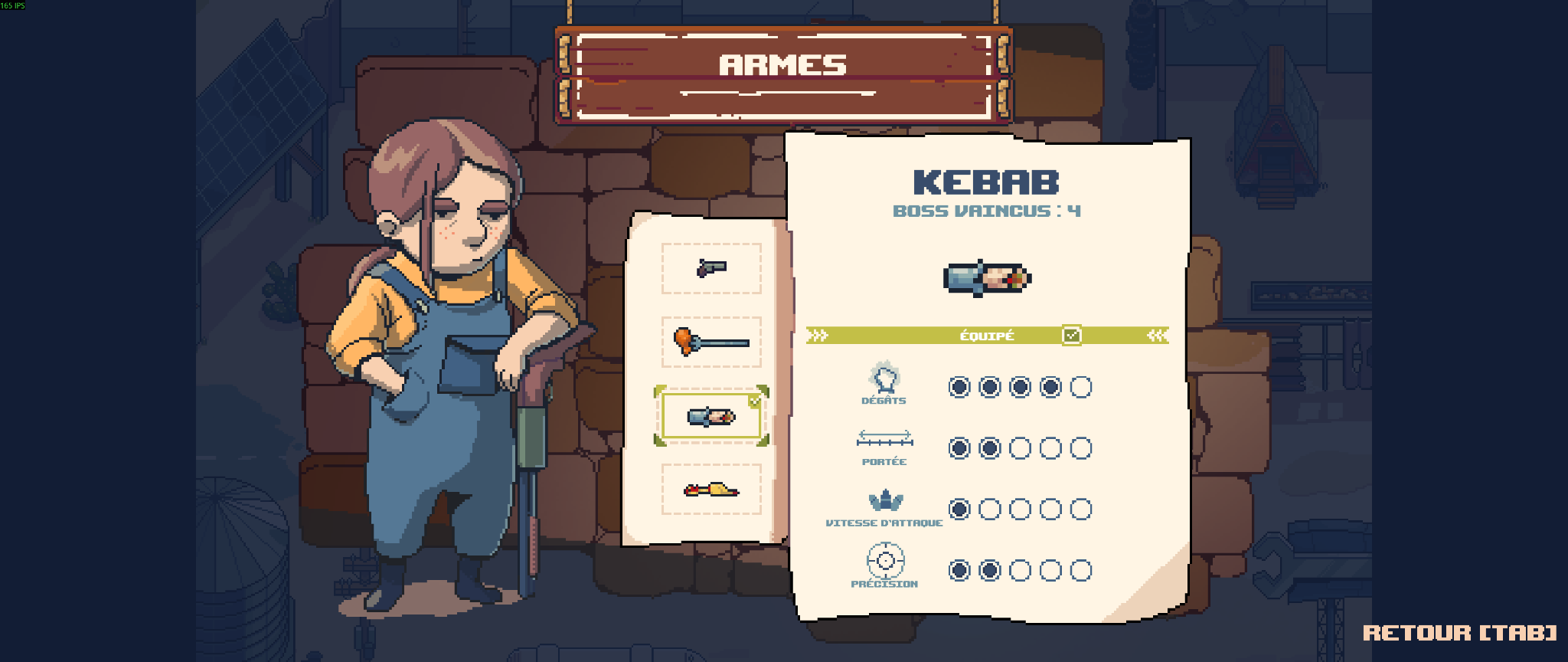Select the equipped Kebab weapon slot
Screen dimensions: 1568x662
[x=711, y=416]
